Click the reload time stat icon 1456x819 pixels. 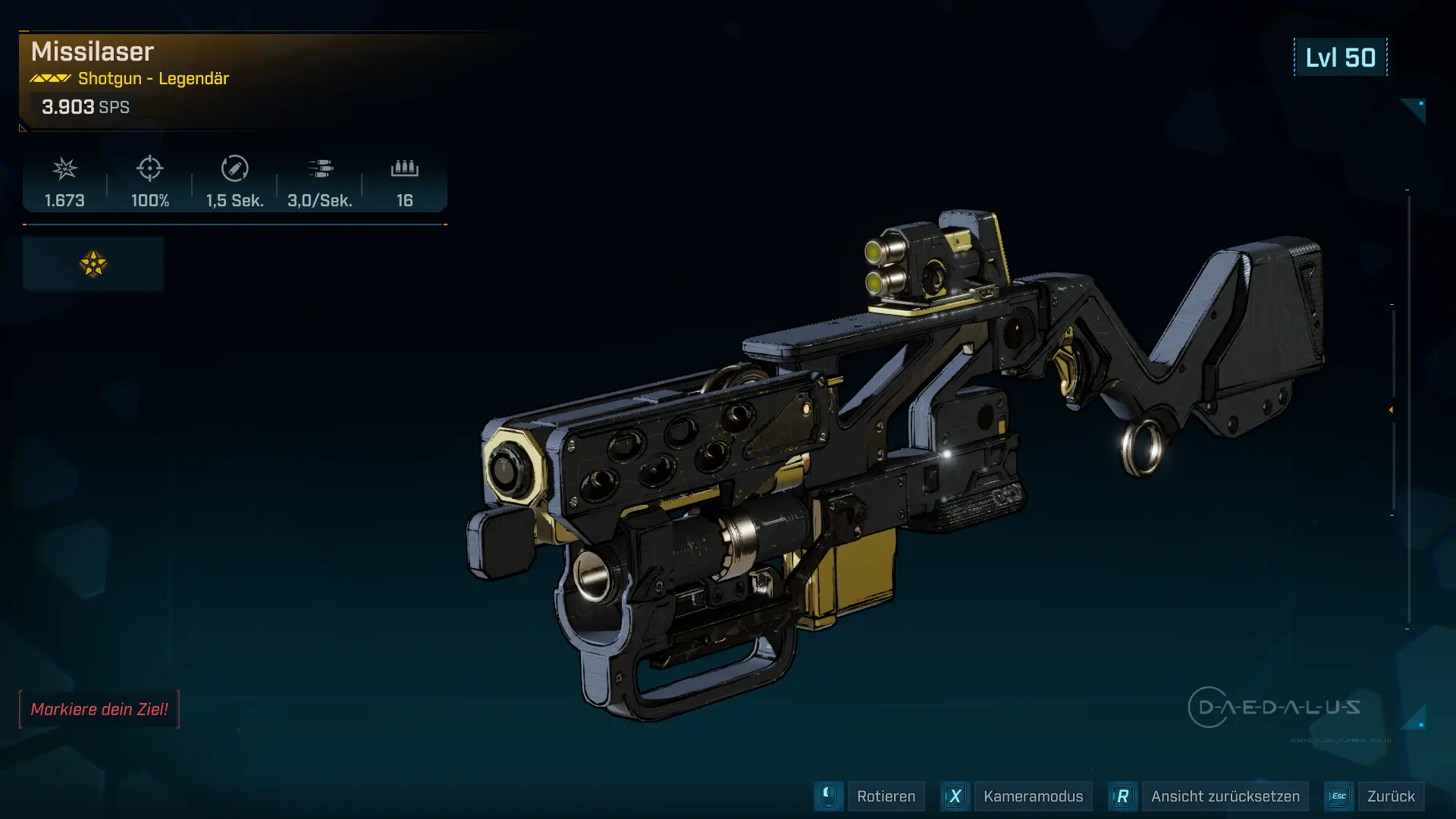click(x=235, y=168)
